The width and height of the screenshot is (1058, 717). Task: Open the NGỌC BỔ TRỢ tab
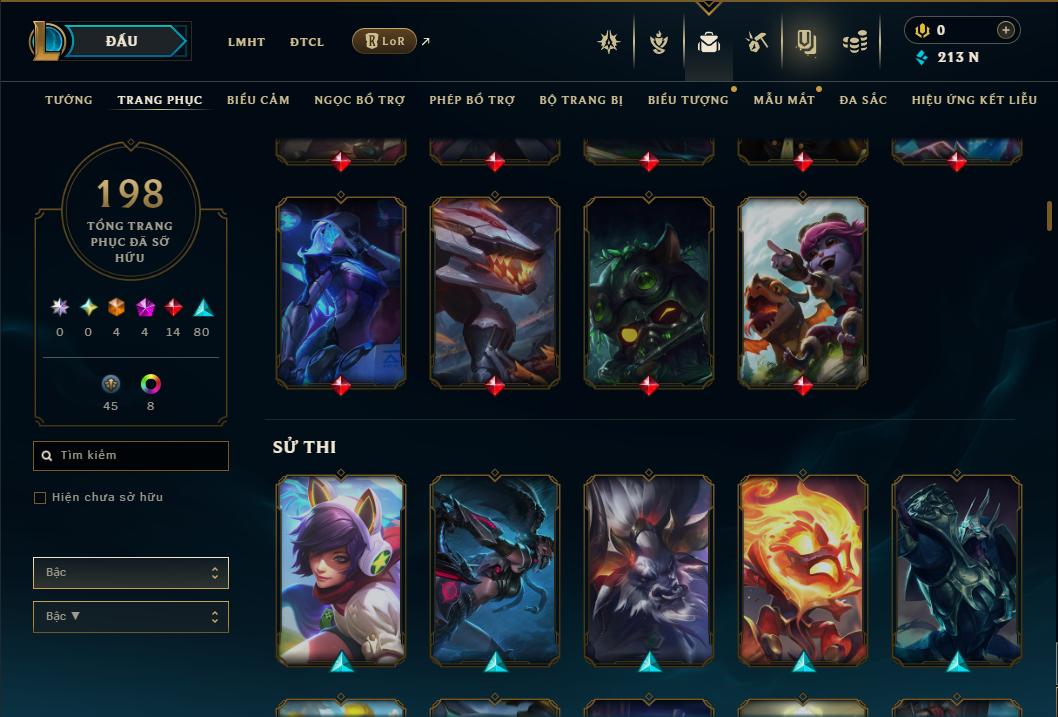tap(359, 100)
